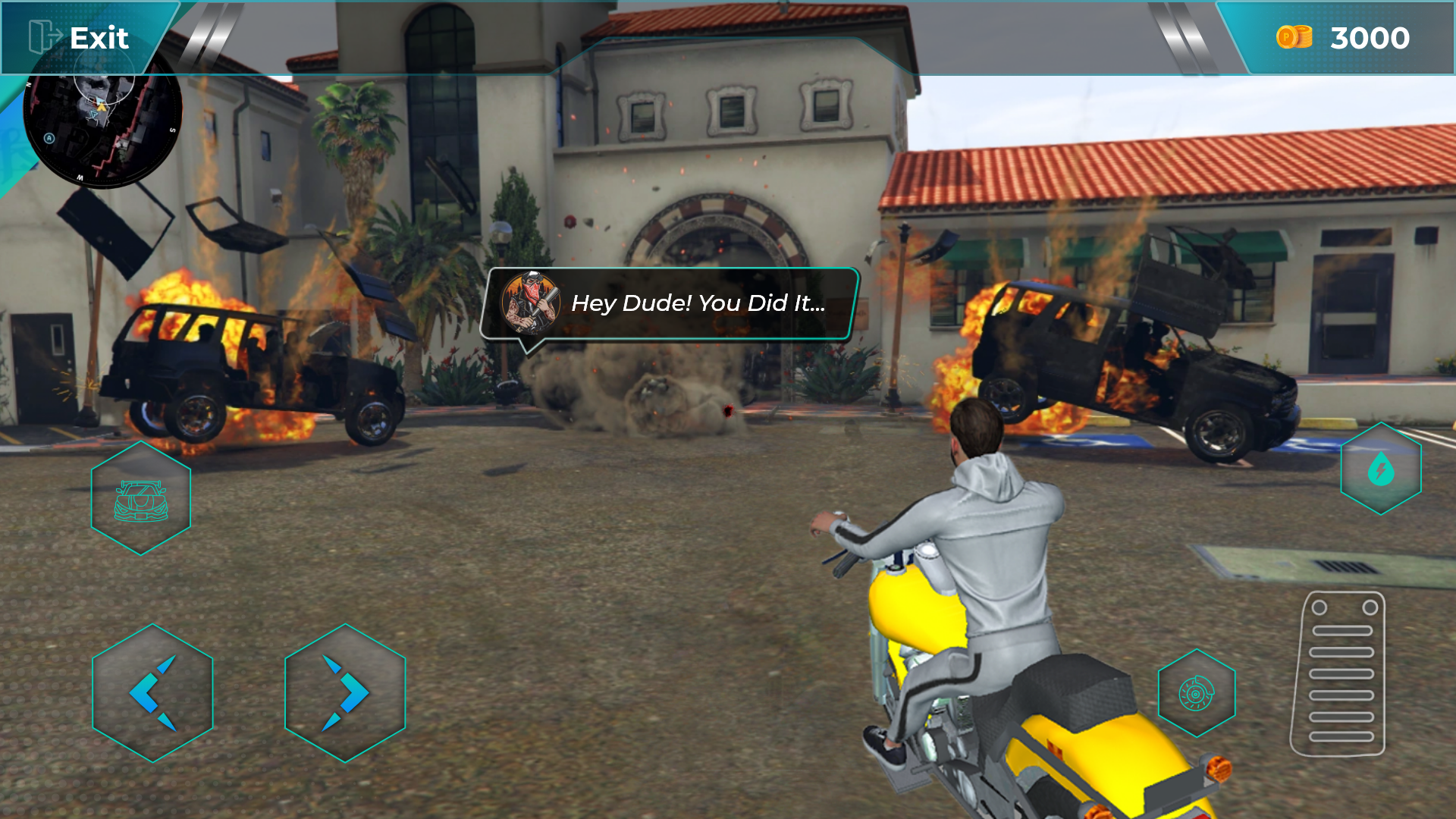Image resolution: width=1456 pixels, height=819 pixels.
Task: Click the door icon next to Exit
Action: pos(42,36)
